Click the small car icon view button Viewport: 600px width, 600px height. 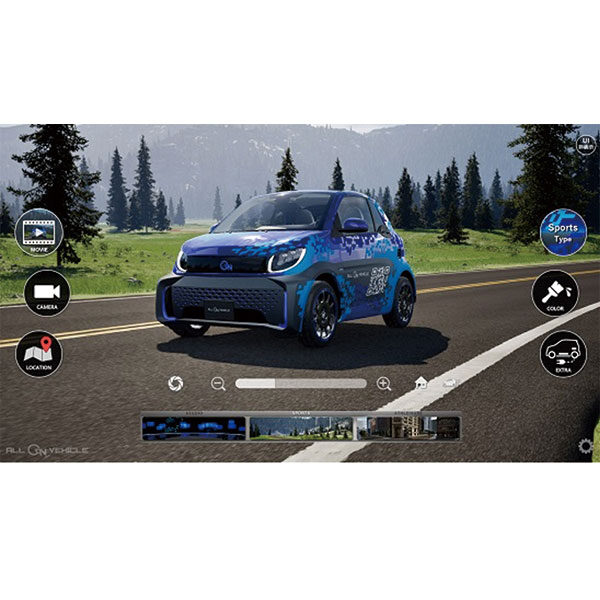[451, 383]
